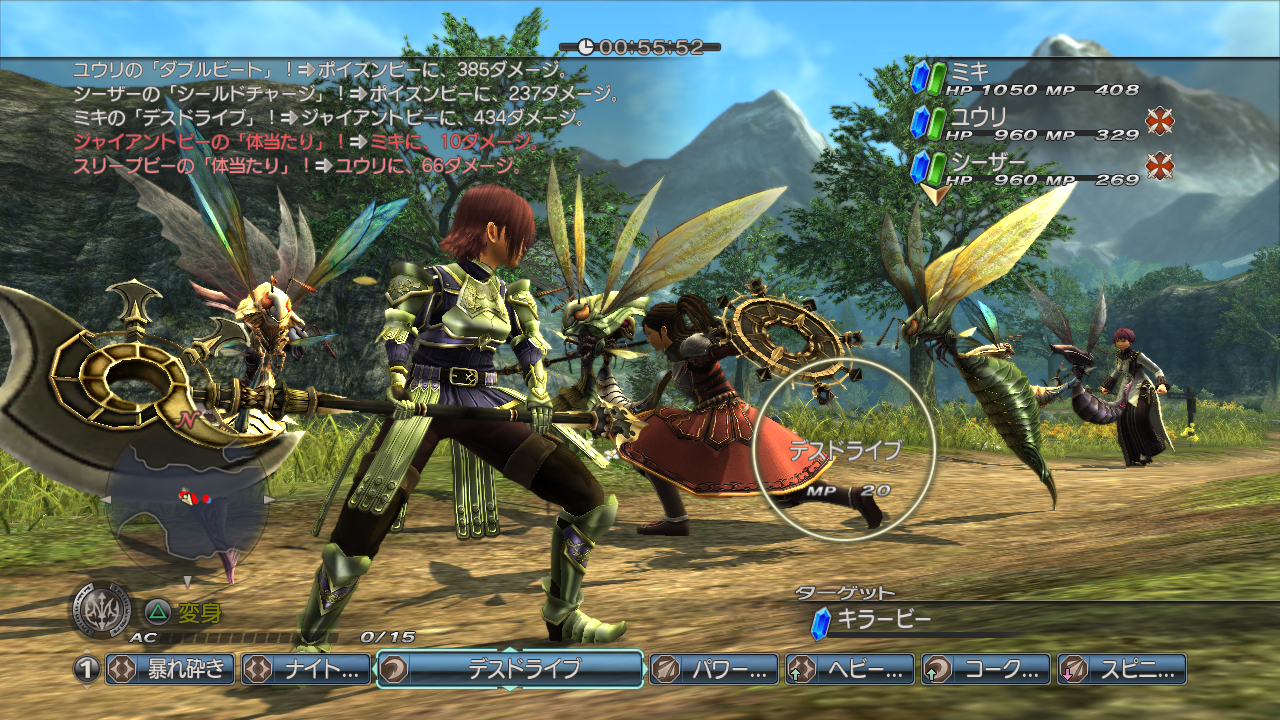Choose the ナイト… command slot
Viewport: 1280px width, 720px height.
[306, 669]
